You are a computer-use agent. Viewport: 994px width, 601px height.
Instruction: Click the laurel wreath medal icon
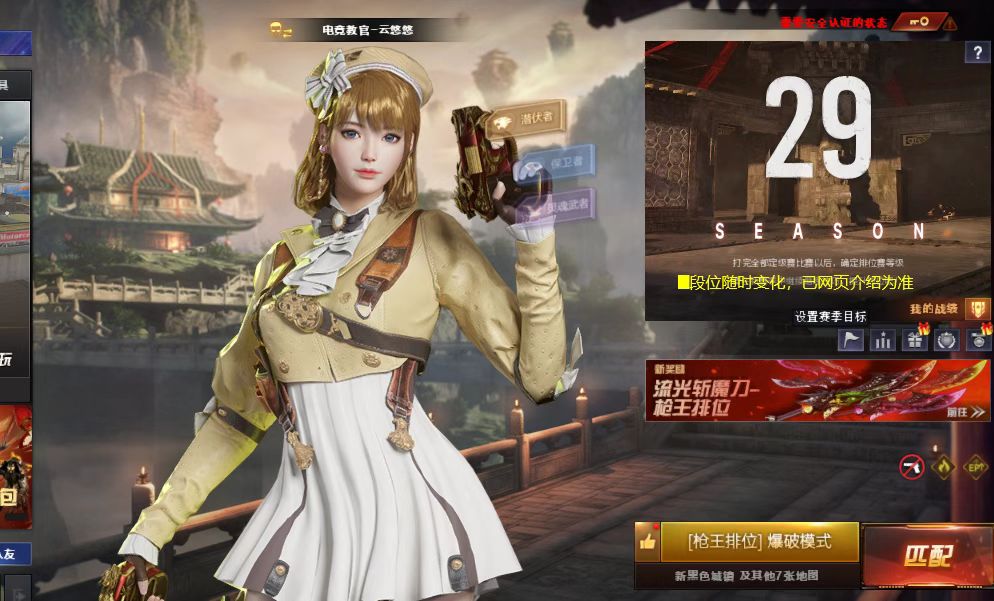click(947, 340)
